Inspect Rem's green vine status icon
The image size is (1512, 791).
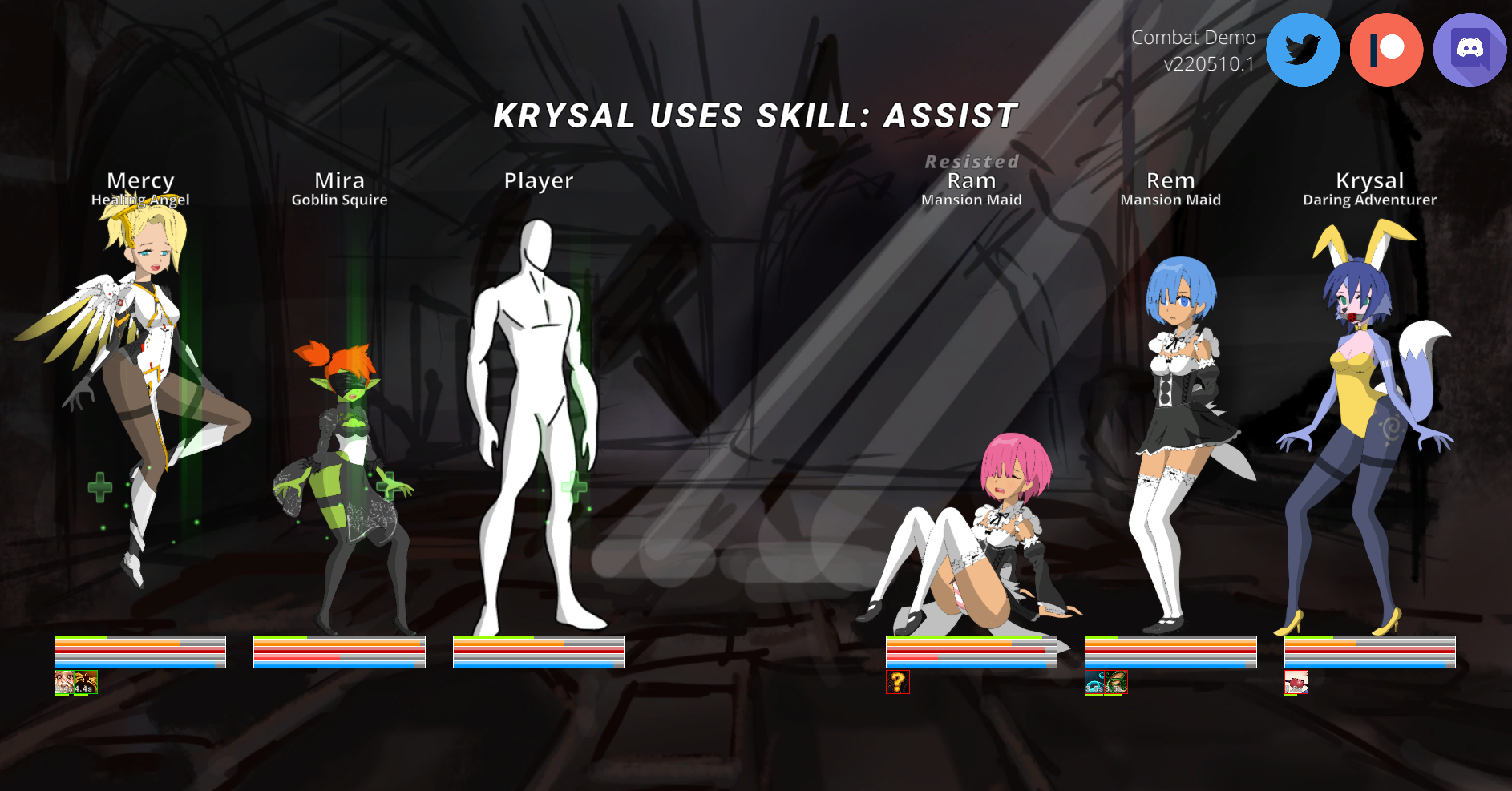1116,683
